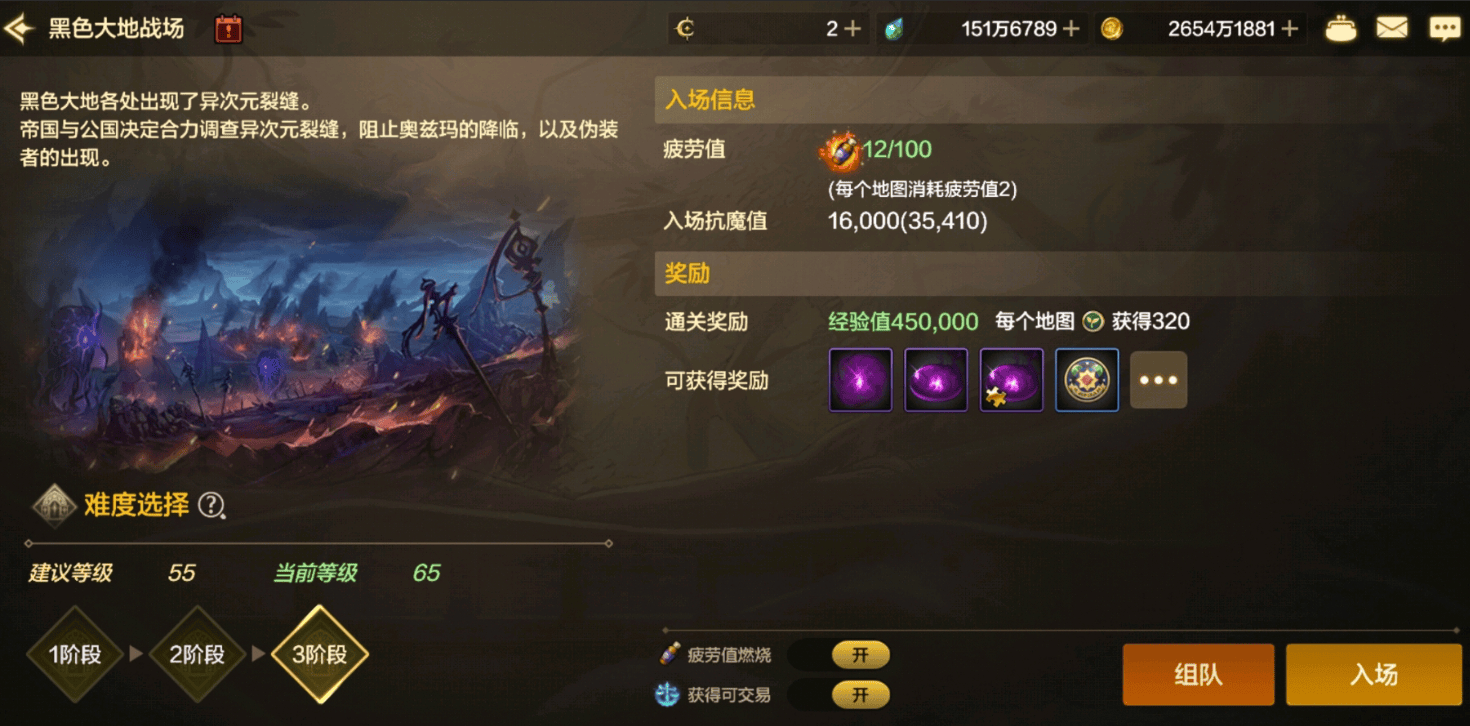Image resolution: width=1470 pixels, height=726 pixels.
Task: Click the 组队 team button
Action: coord(1198,675)
